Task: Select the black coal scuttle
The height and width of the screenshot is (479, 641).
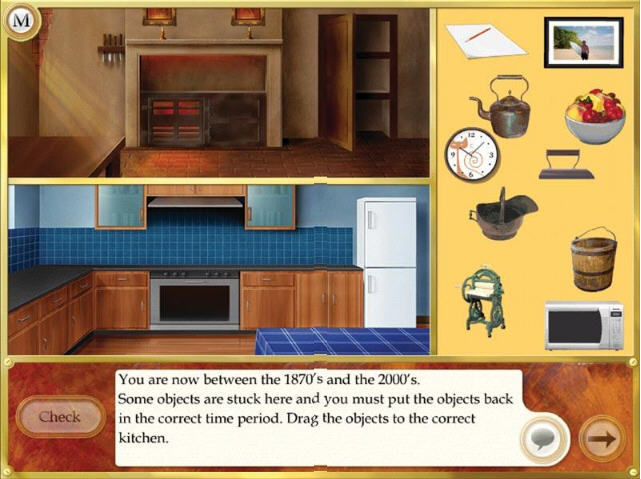Action: (502, 213)
